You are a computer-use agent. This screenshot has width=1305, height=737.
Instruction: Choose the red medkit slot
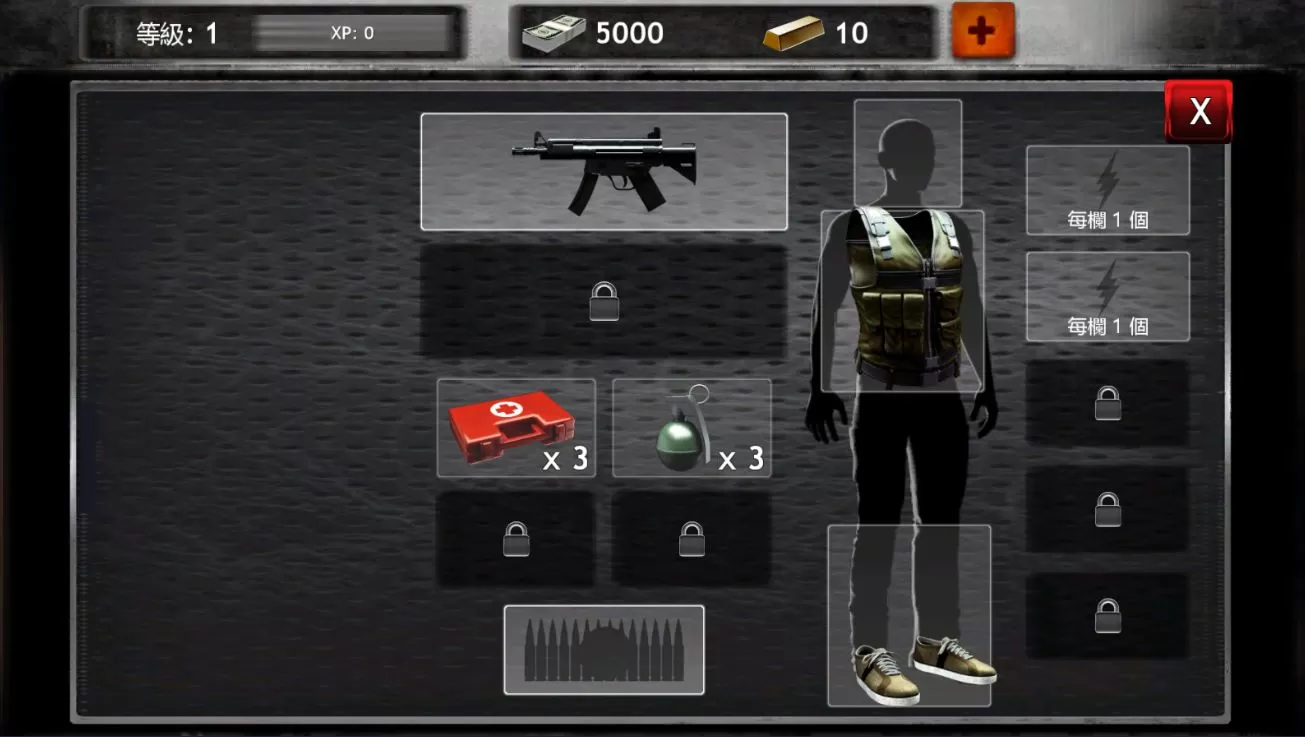pyautogui.click(x=516, y=427)
